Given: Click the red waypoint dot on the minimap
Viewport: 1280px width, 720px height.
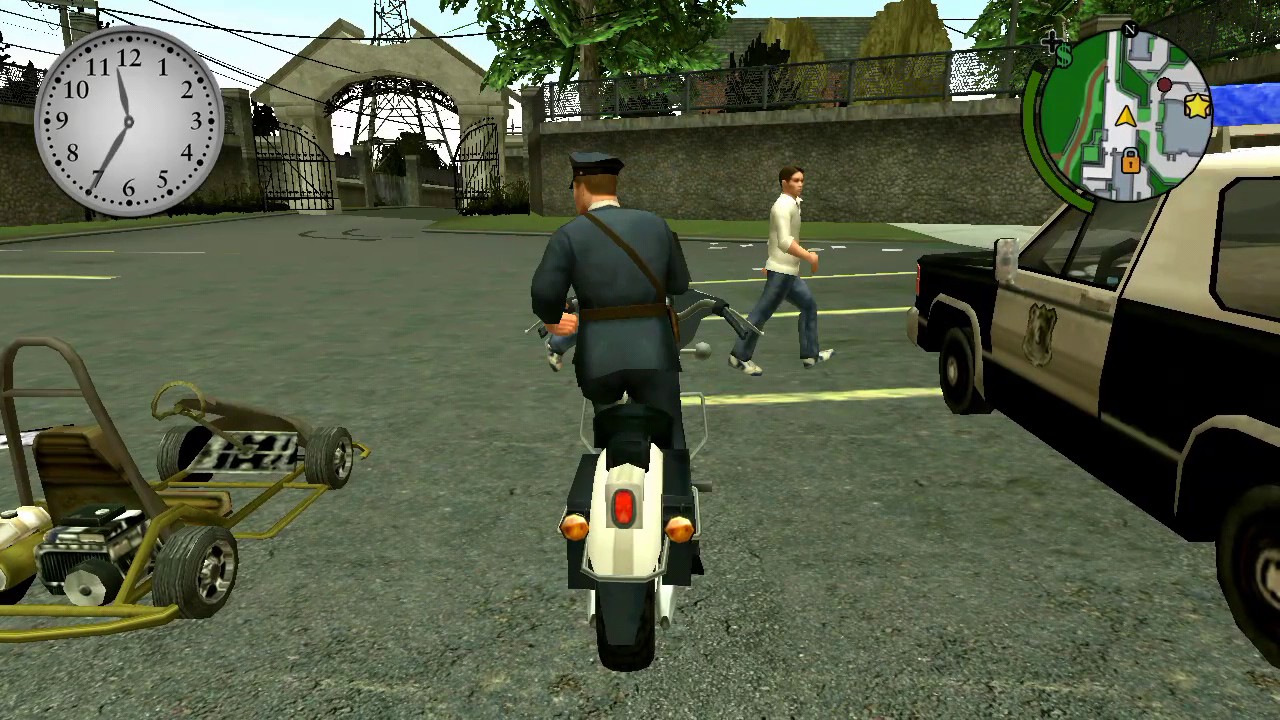Looking at the screenshot, I should pos(1164,85).
